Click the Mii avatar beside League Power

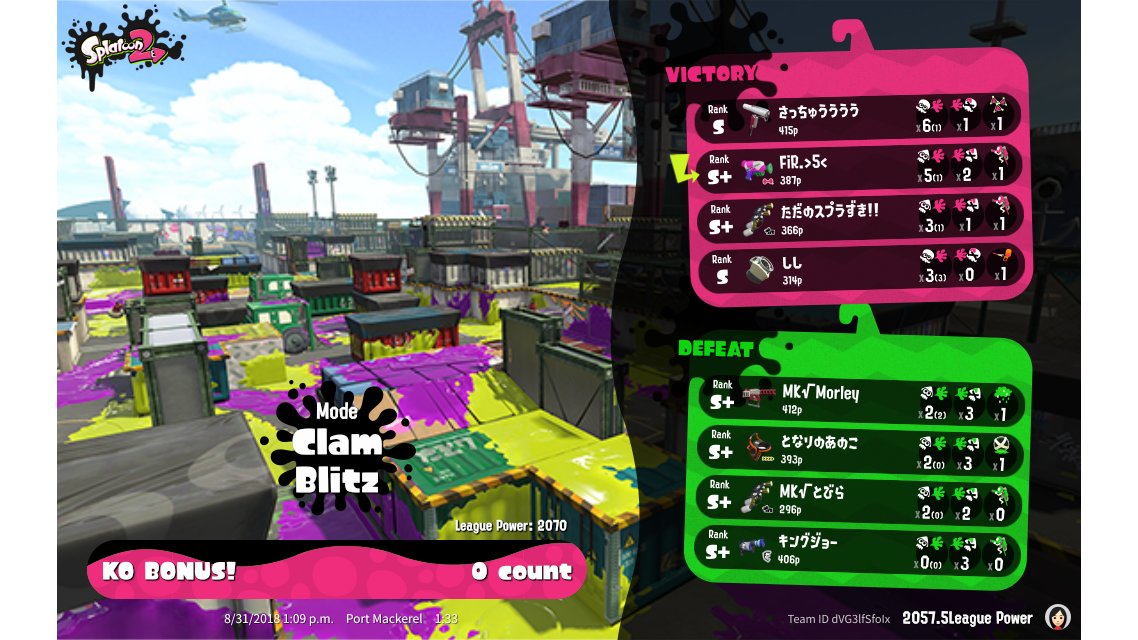(x=1057, y=617)
